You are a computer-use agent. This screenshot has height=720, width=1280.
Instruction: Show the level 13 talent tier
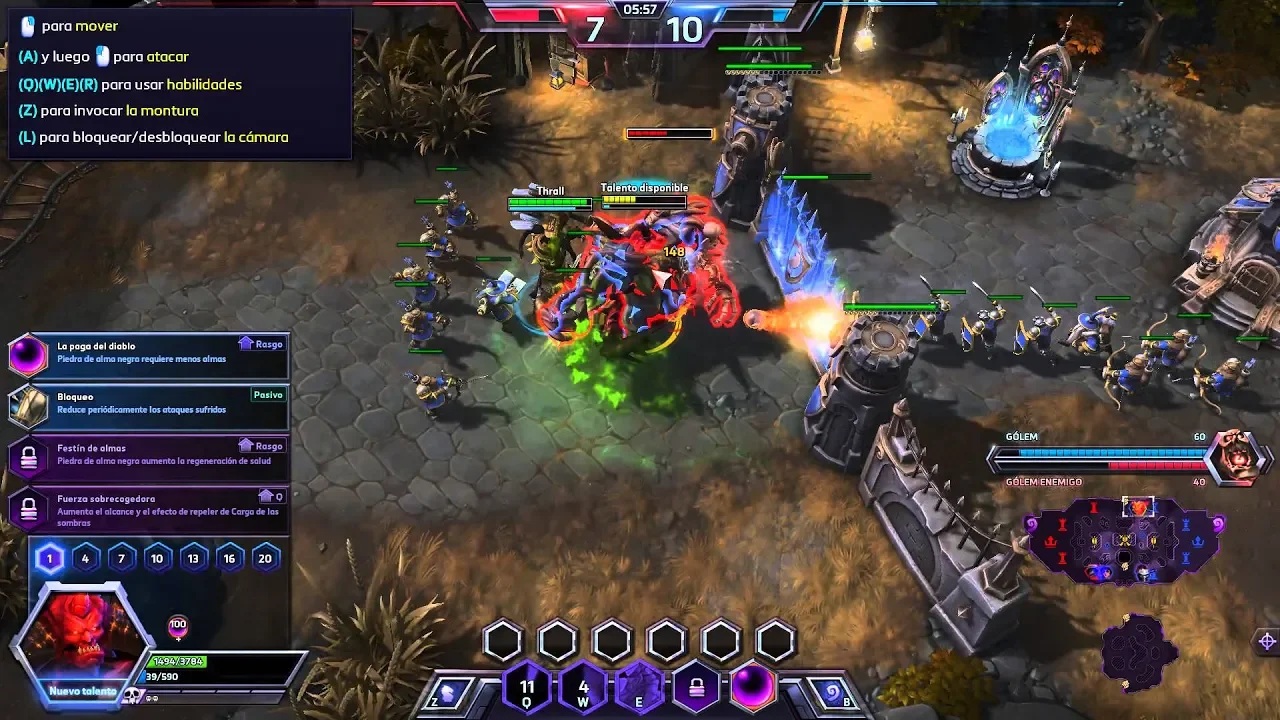point(193,559)
